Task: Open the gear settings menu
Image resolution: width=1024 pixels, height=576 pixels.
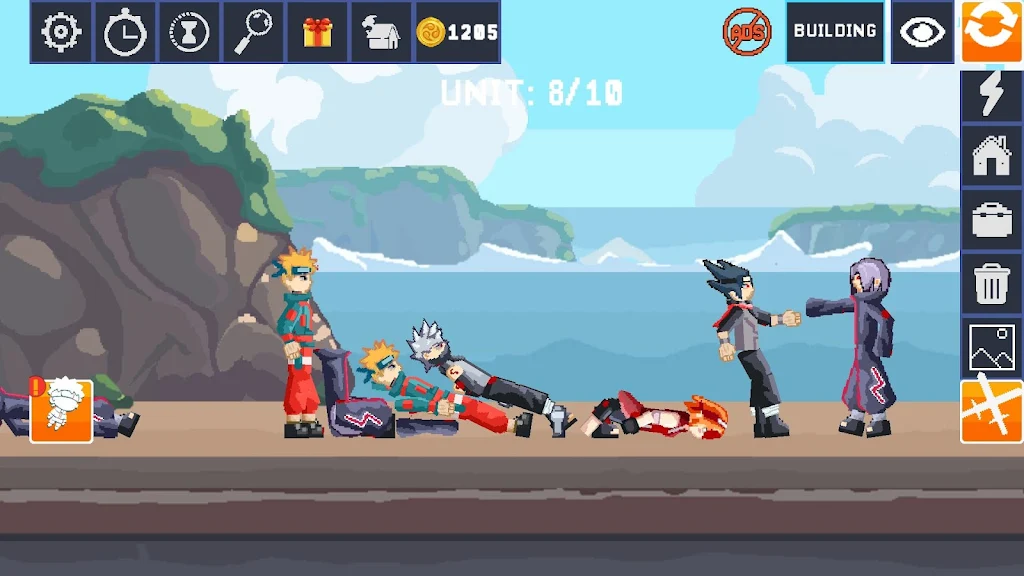Action: coord(61,32)
